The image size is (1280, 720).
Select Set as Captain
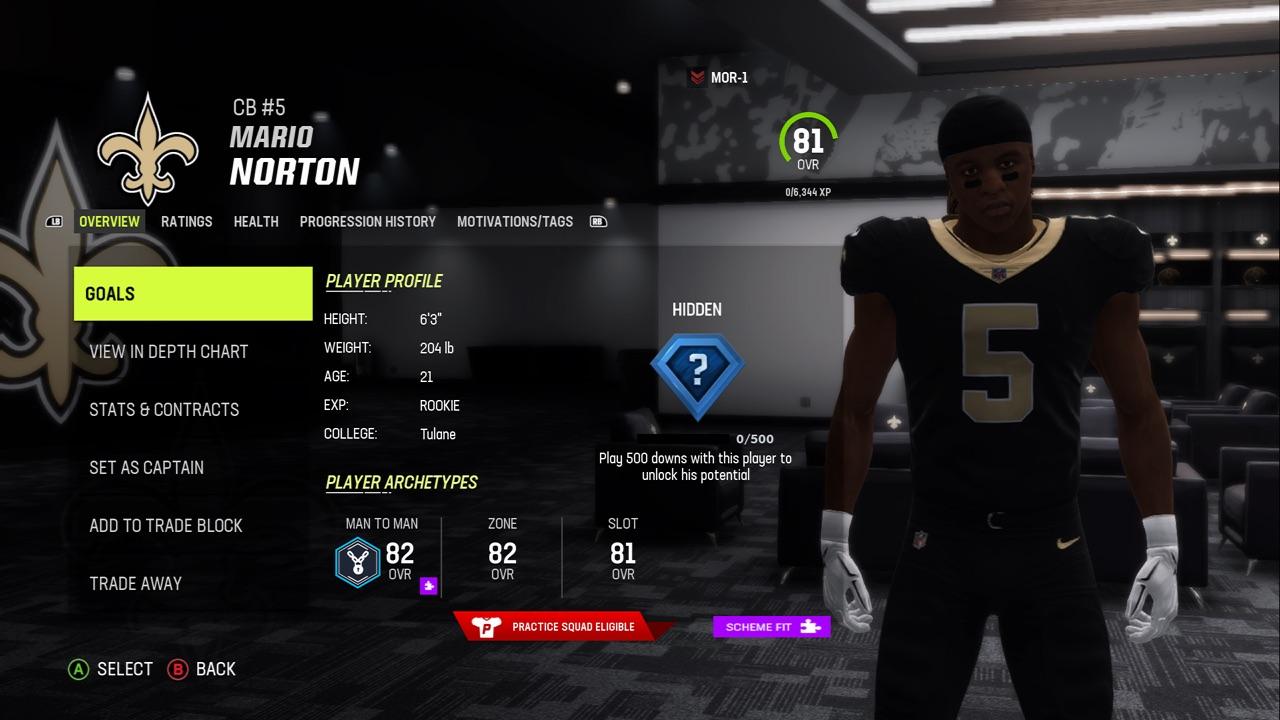[x=146, y=468]
